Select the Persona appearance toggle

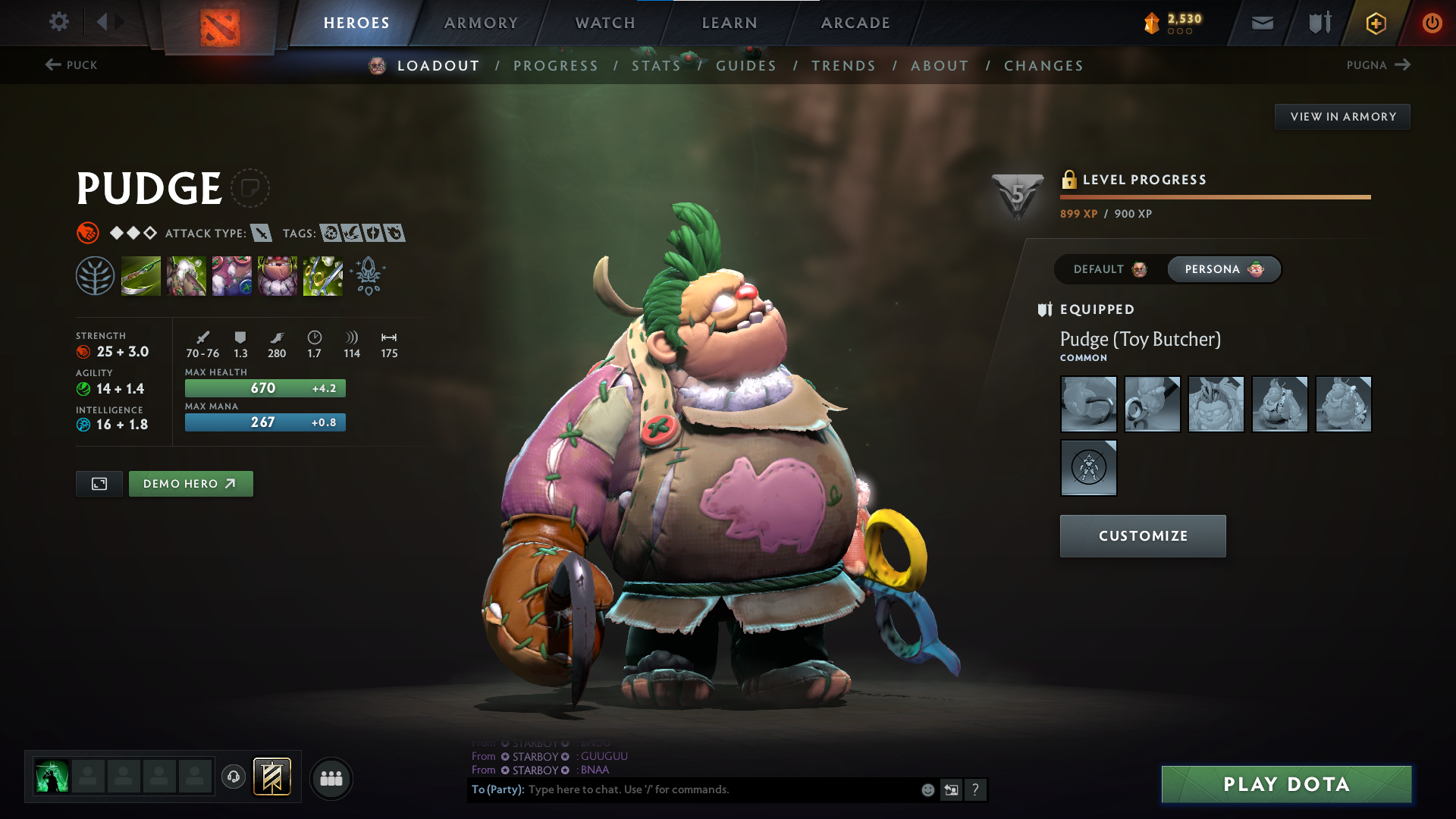point(1223,269)
